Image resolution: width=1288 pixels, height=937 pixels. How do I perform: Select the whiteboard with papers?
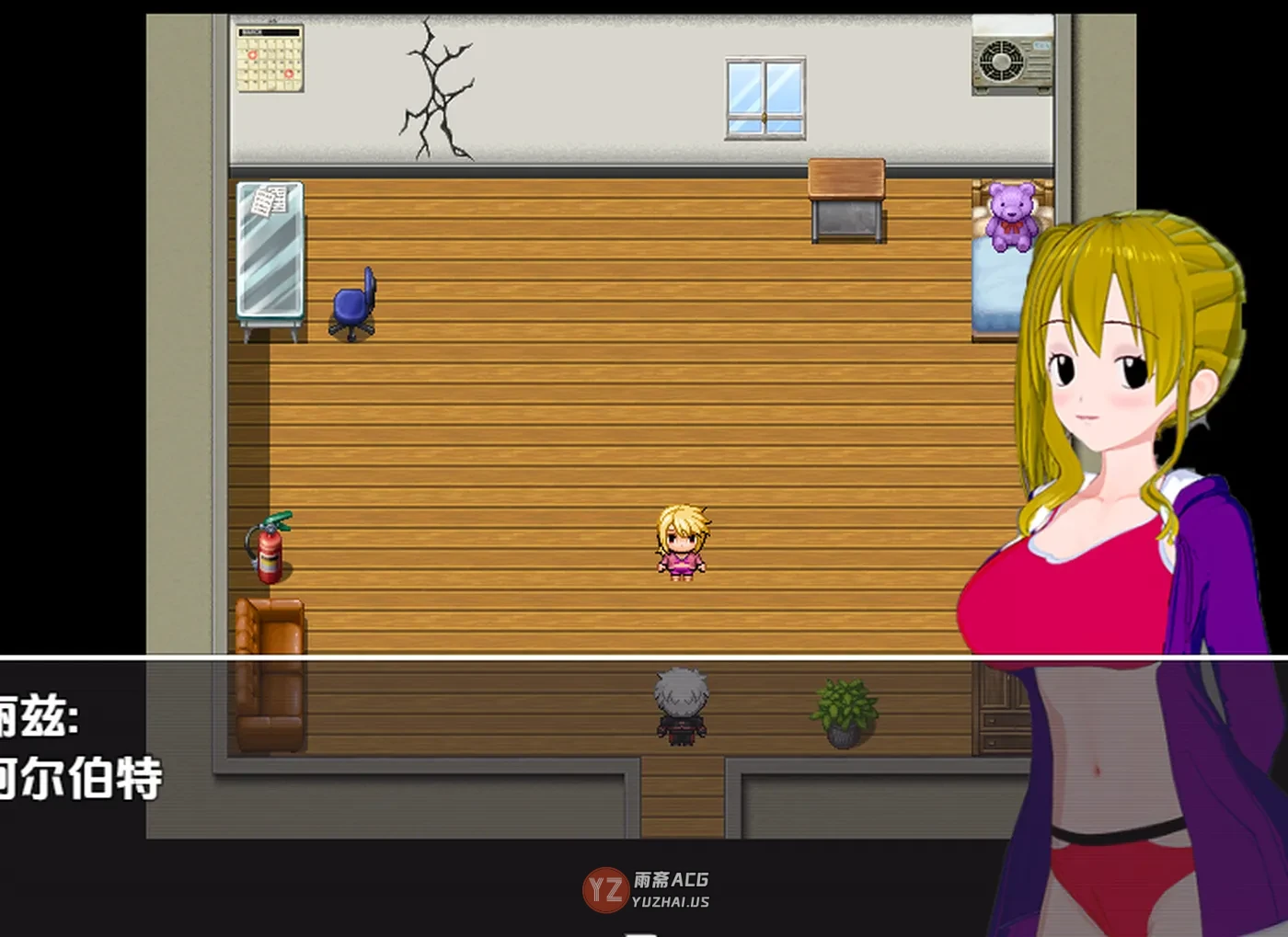pyautogui.click(x=270, y=248)
